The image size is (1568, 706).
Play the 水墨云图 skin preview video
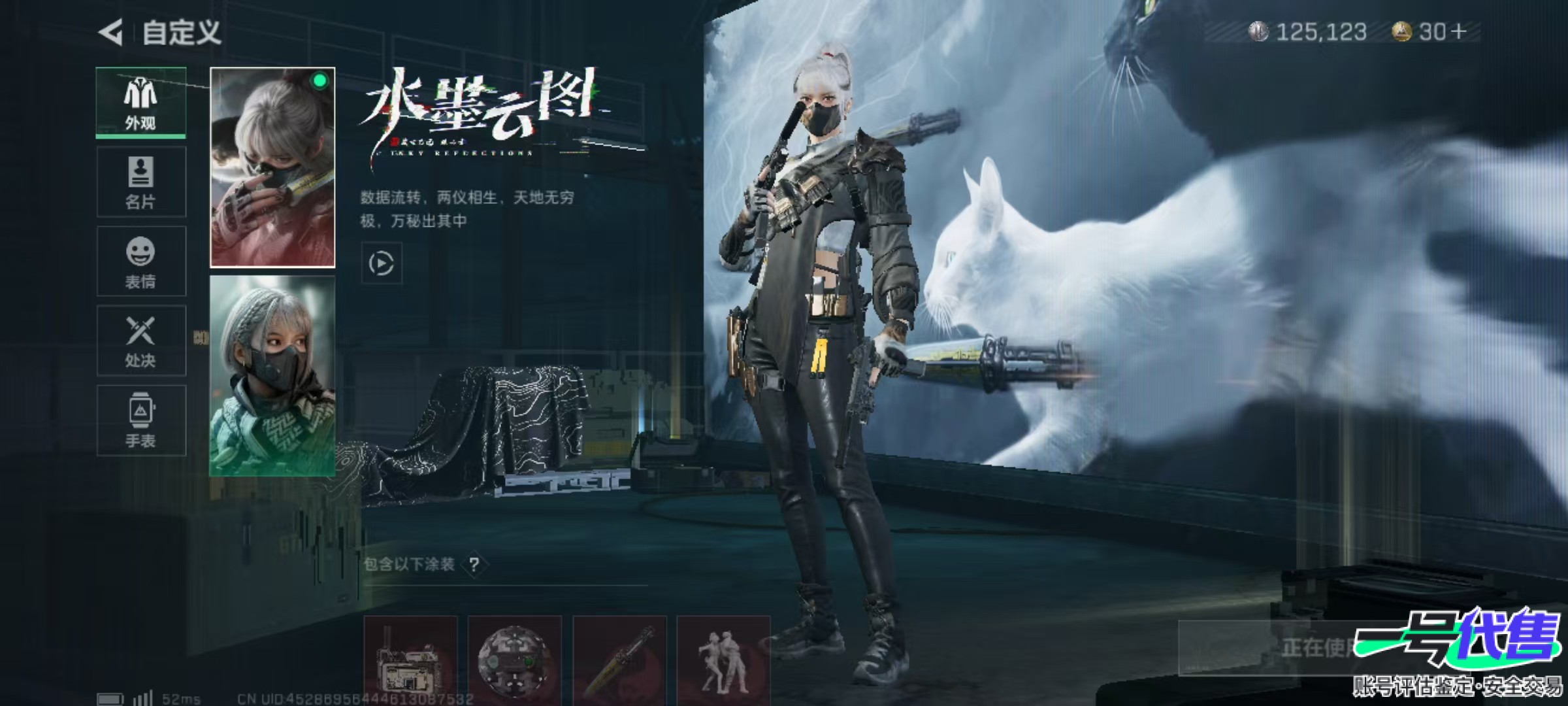point(382,263)
